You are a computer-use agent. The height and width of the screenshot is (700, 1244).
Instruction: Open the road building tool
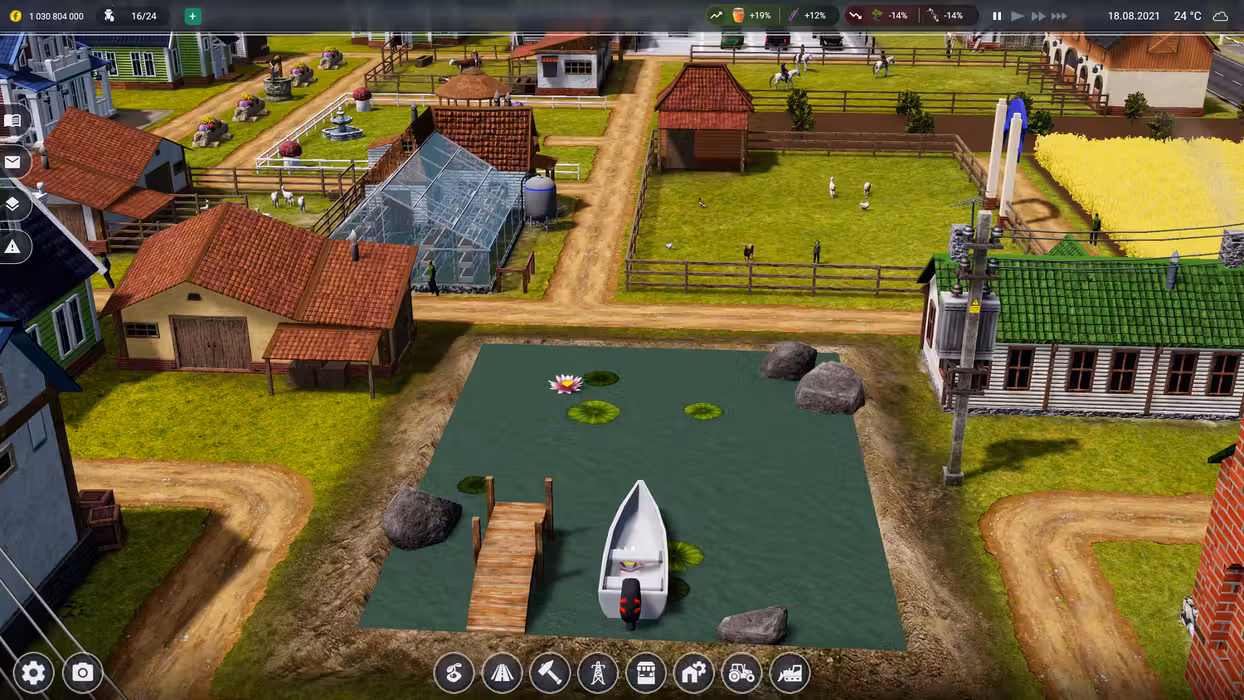pos(502,673)
